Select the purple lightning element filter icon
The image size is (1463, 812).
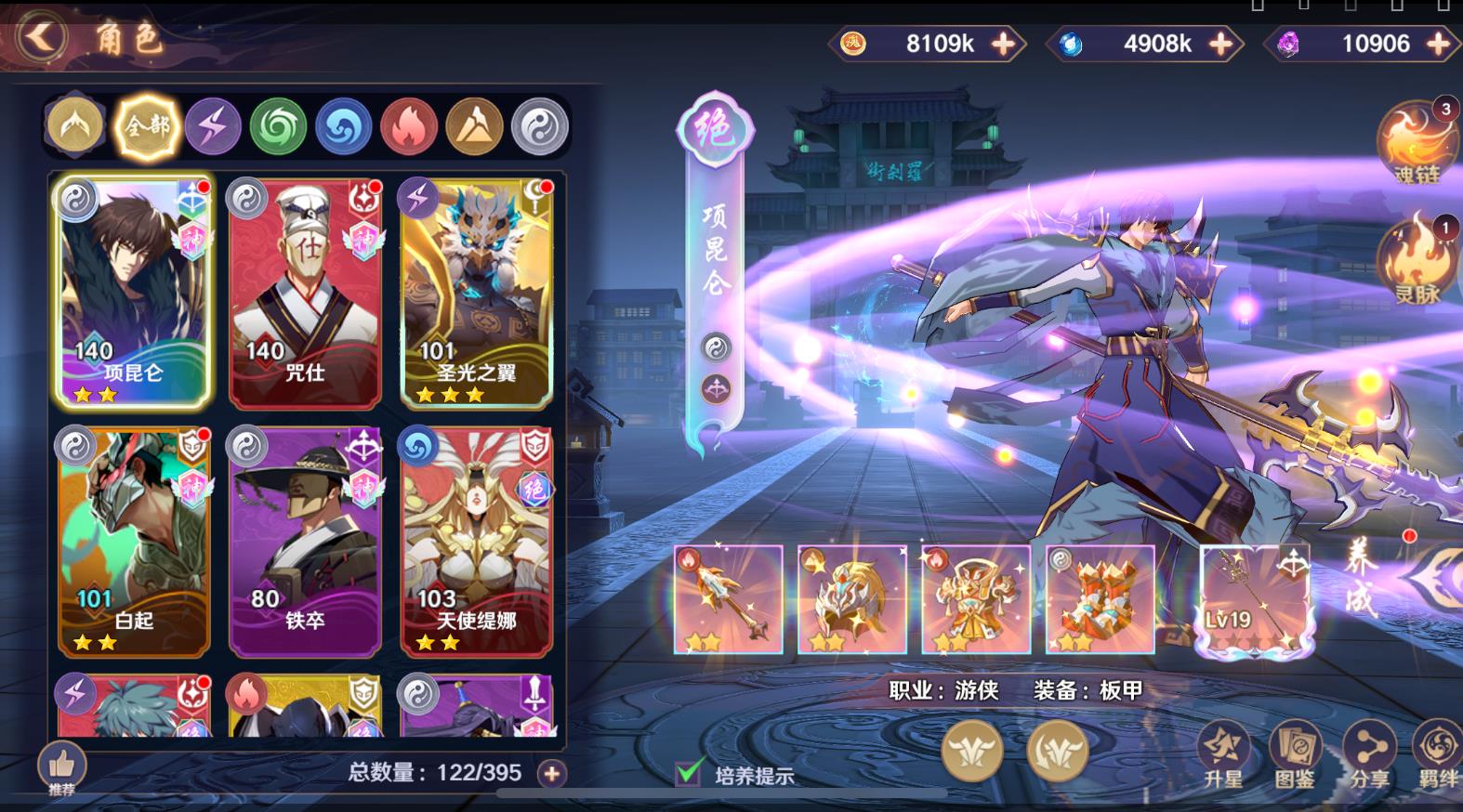(211, 125)
